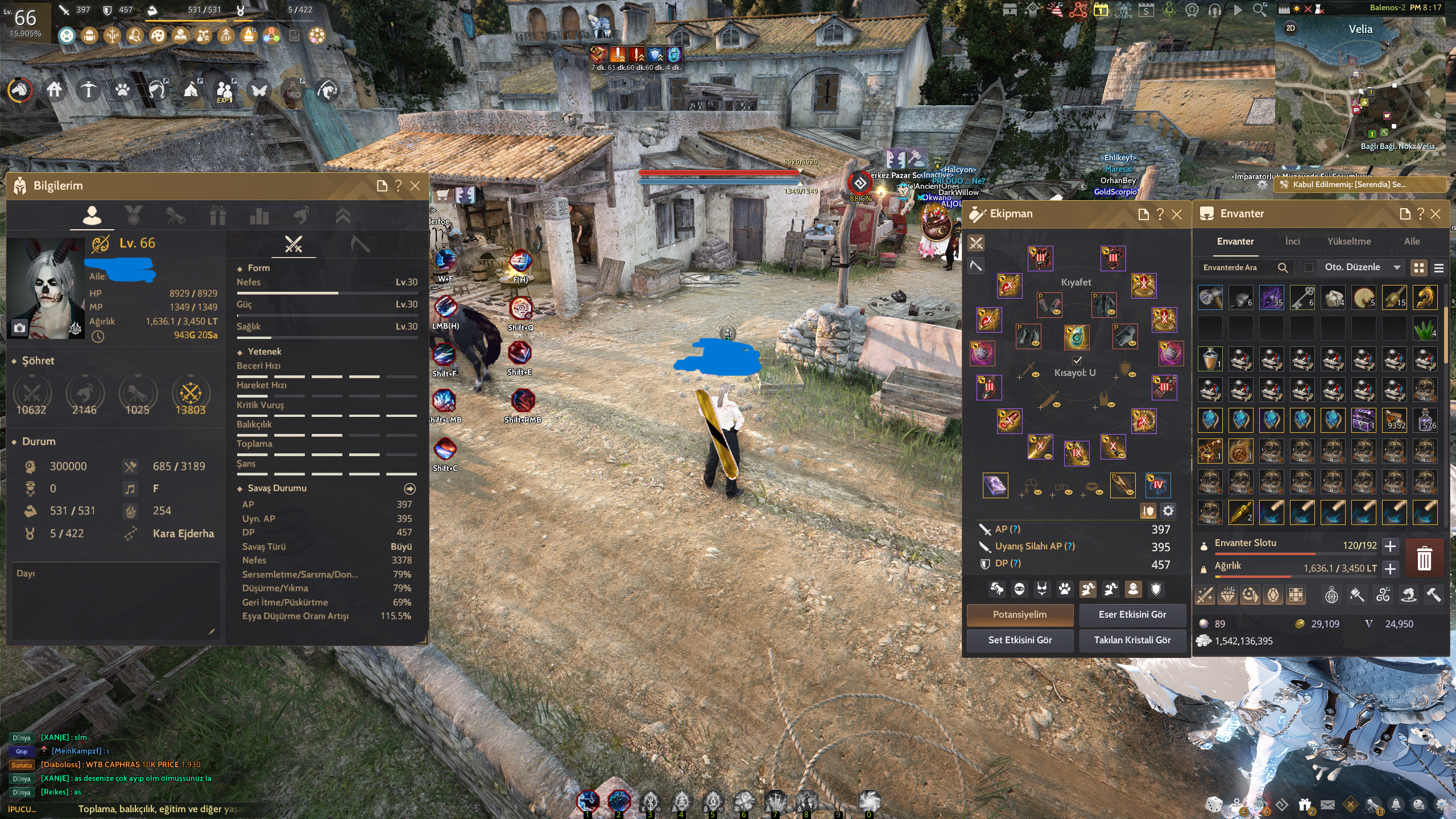Select the Aile inventory tab
This screenshot has height=819, width=1456.
tap(1412, 242)
